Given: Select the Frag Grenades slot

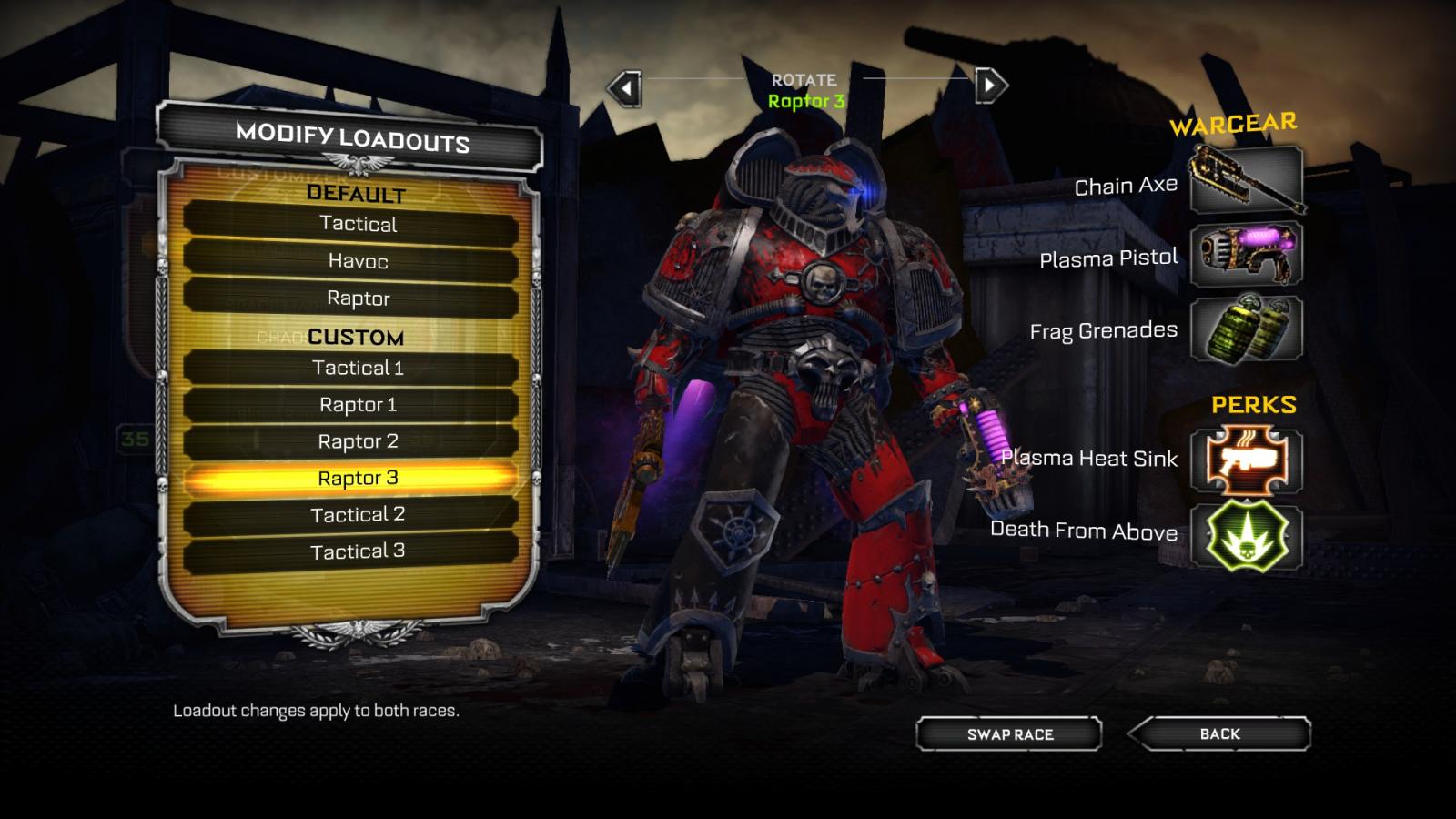Looking at the screenshot, I should pyautogui.click(x=1246, y=329).
